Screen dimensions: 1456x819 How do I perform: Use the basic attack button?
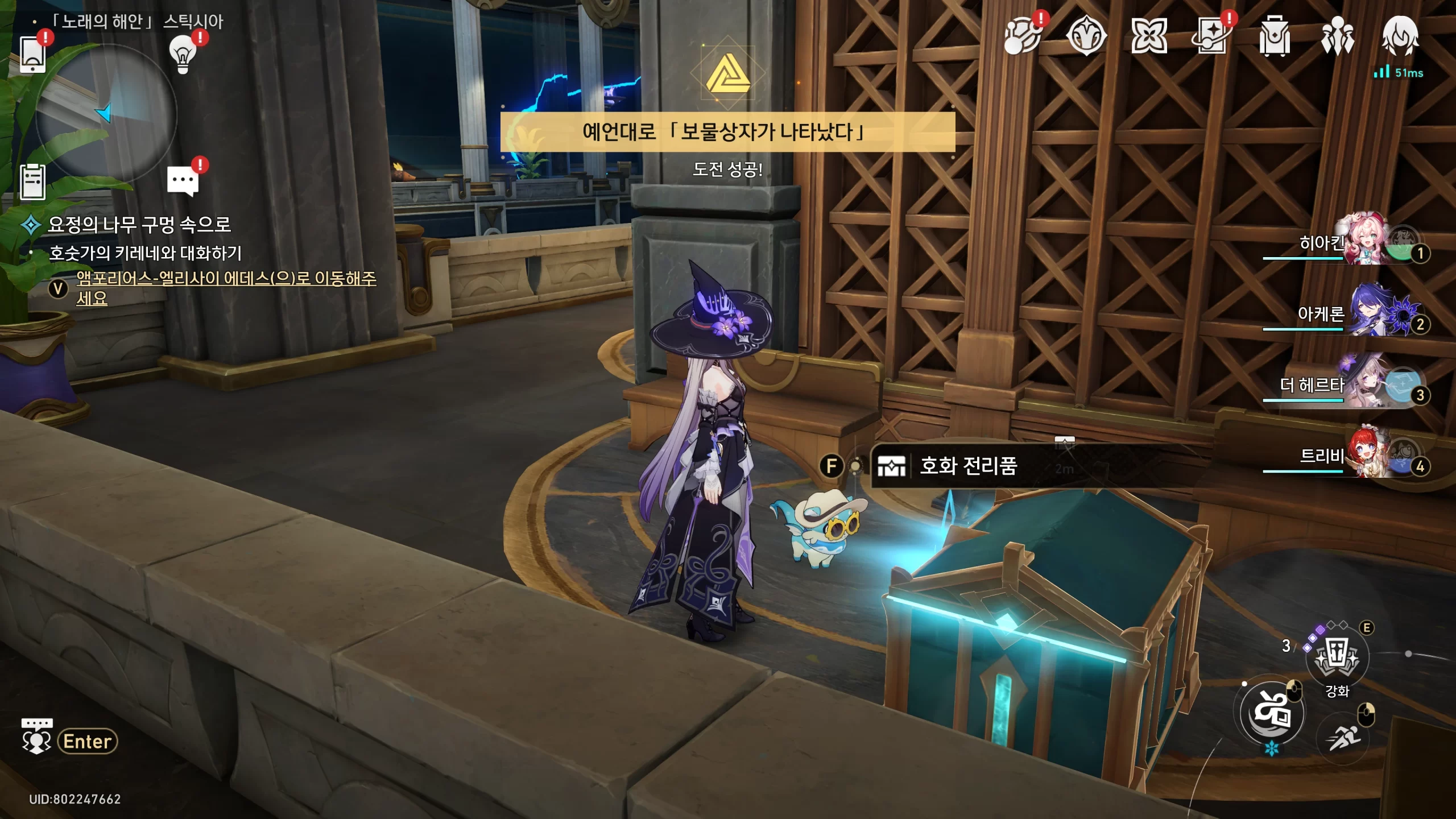point(1272,712)
